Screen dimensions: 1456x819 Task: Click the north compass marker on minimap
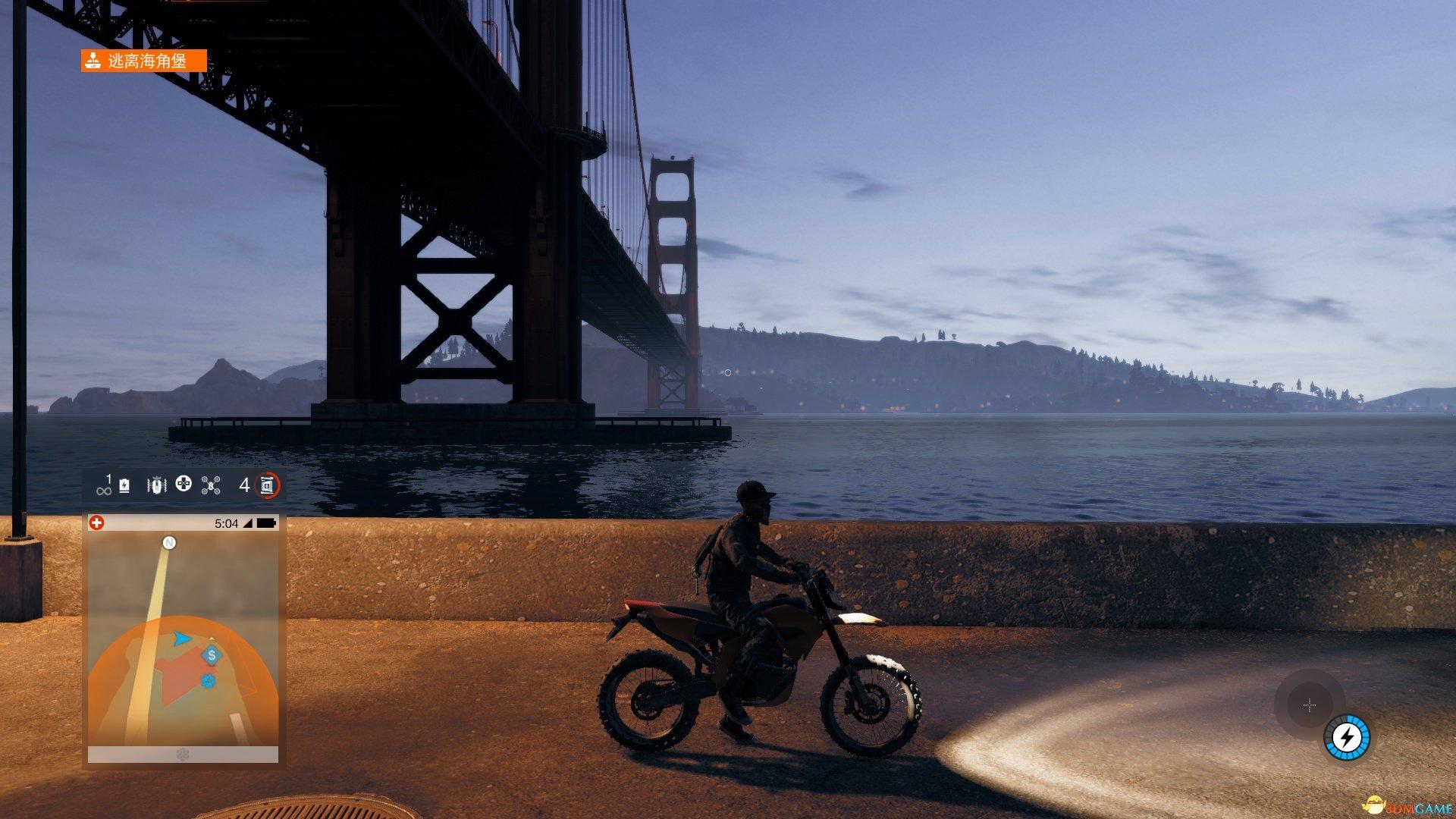click(170, 542)
